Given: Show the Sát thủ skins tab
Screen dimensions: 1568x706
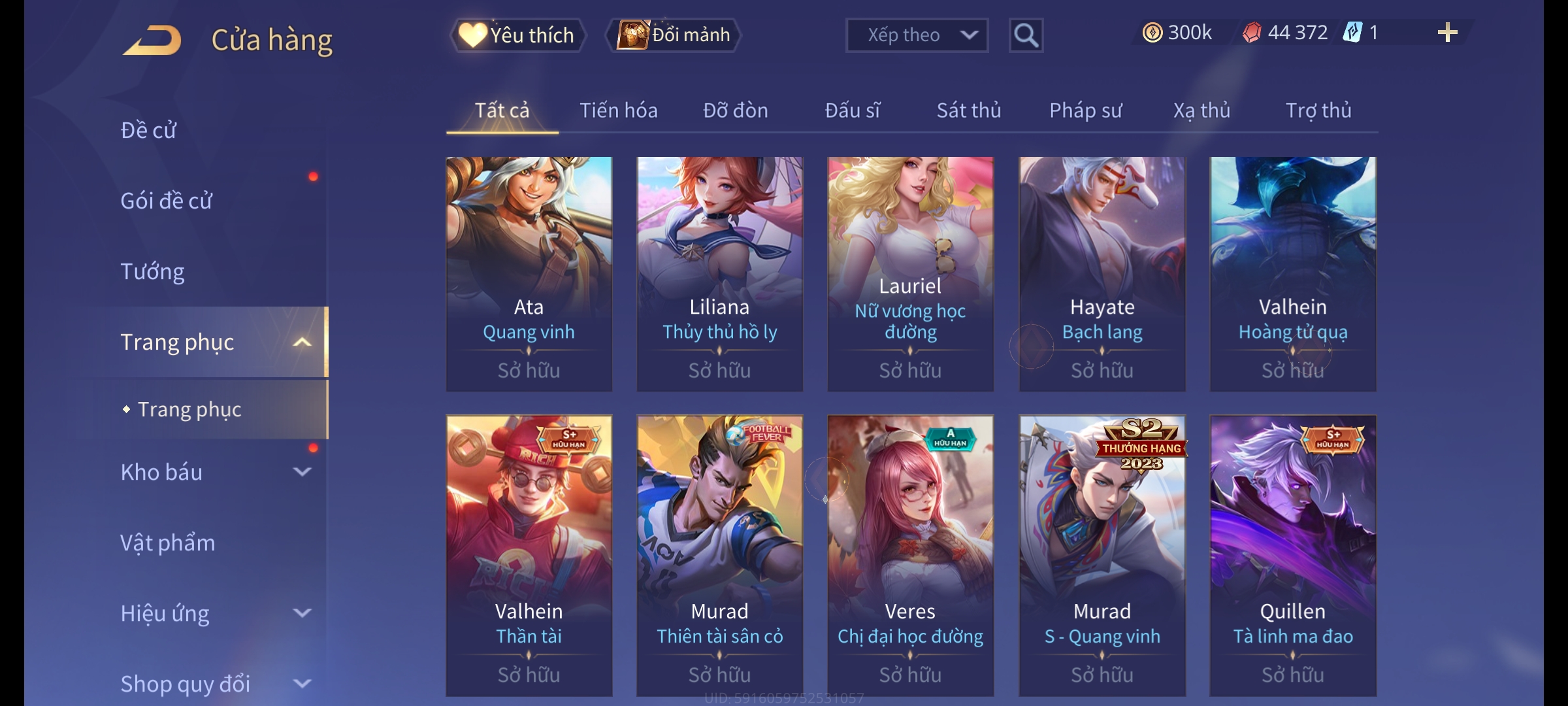Looking at the screenshot, I should click(x=968, y=110).
